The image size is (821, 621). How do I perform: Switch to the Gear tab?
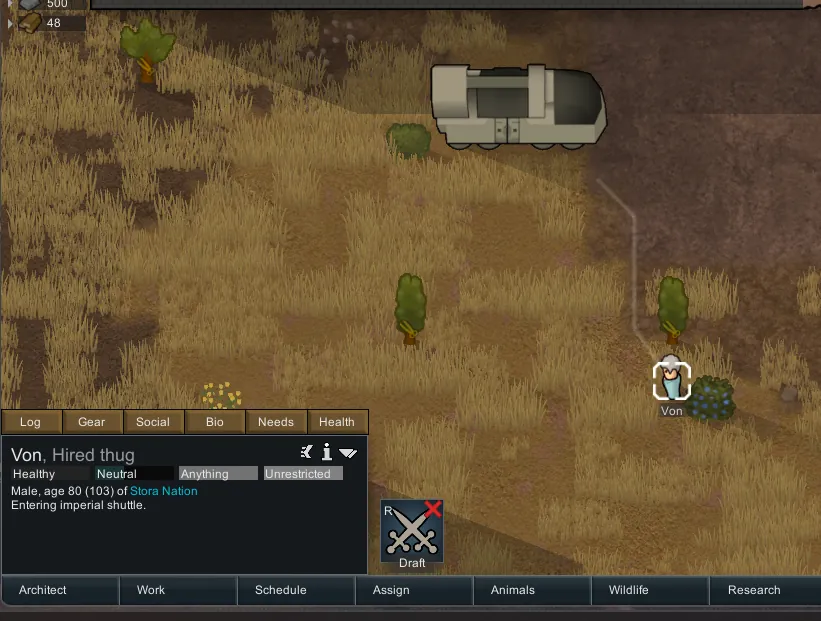coord(92,422)
